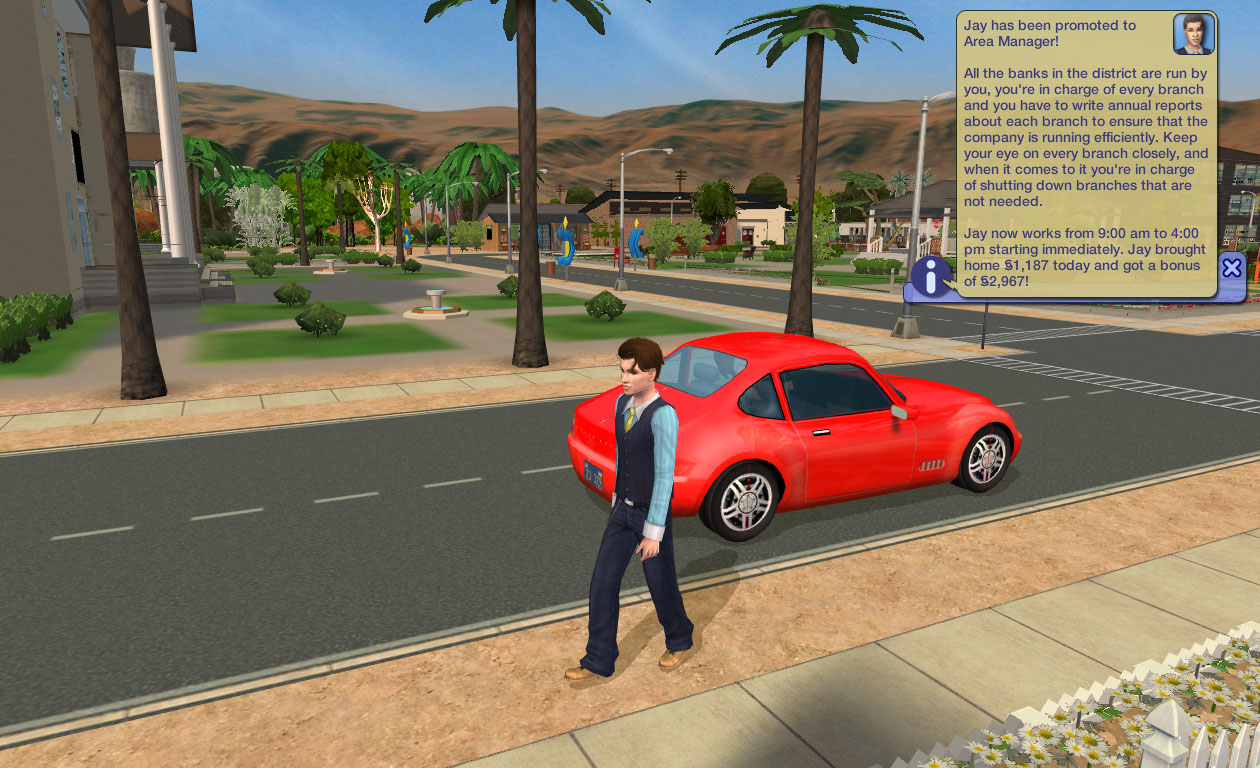Click Jay's portrait in the promotion message
This screenshot has height=768, width=1260.
1193,34
